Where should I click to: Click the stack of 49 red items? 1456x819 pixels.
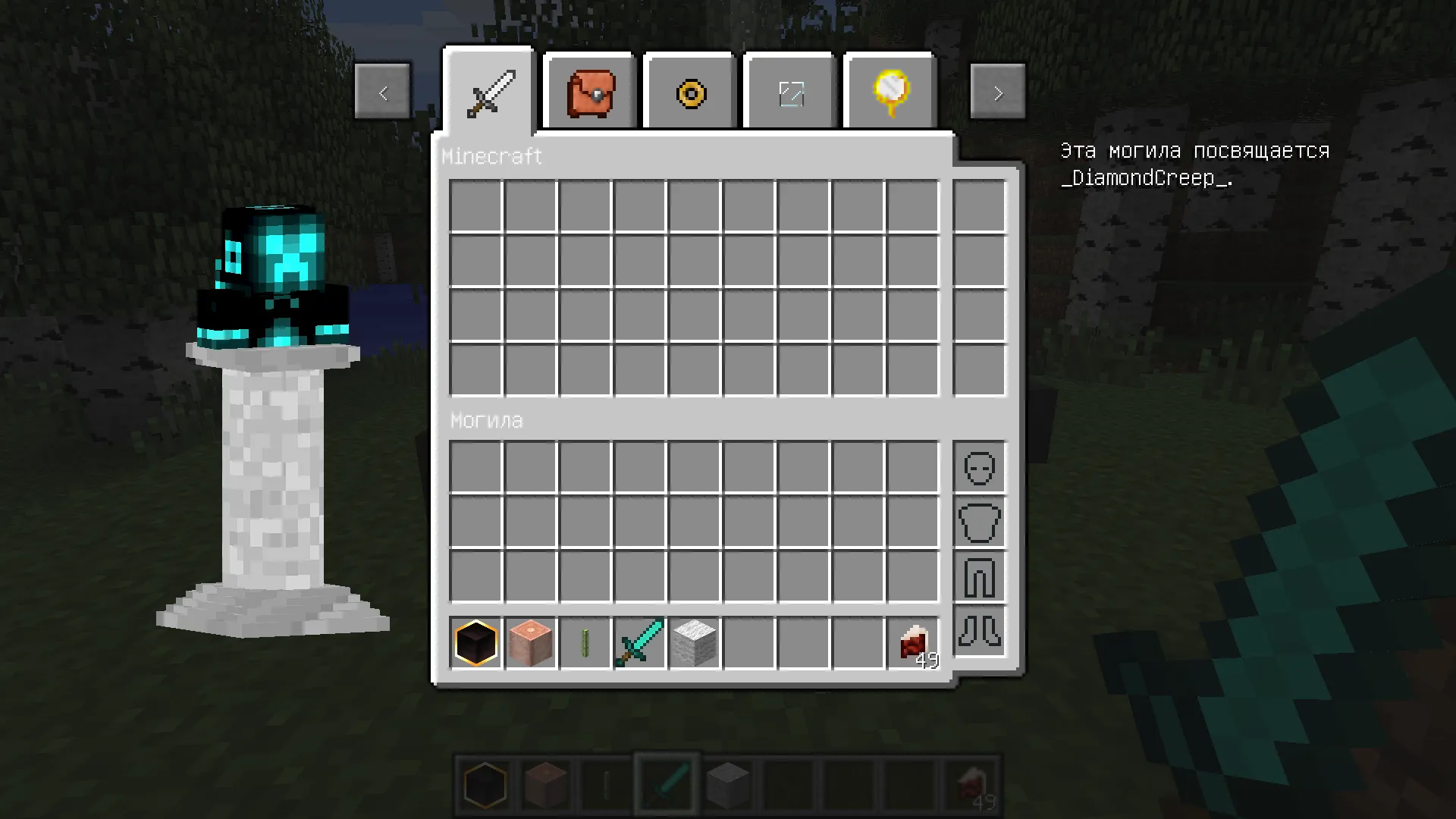pos(913,643)
